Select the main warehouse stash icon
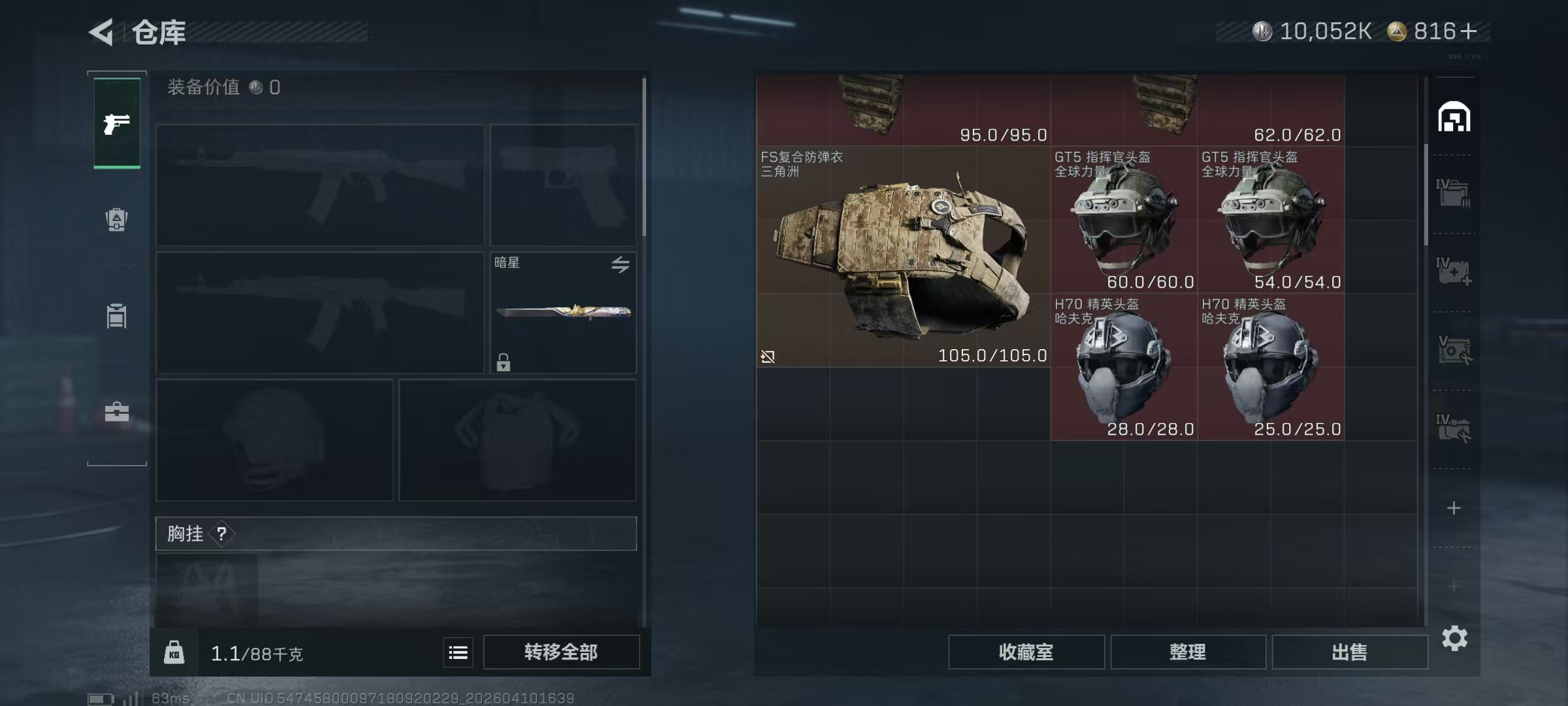 point(1454,118)
